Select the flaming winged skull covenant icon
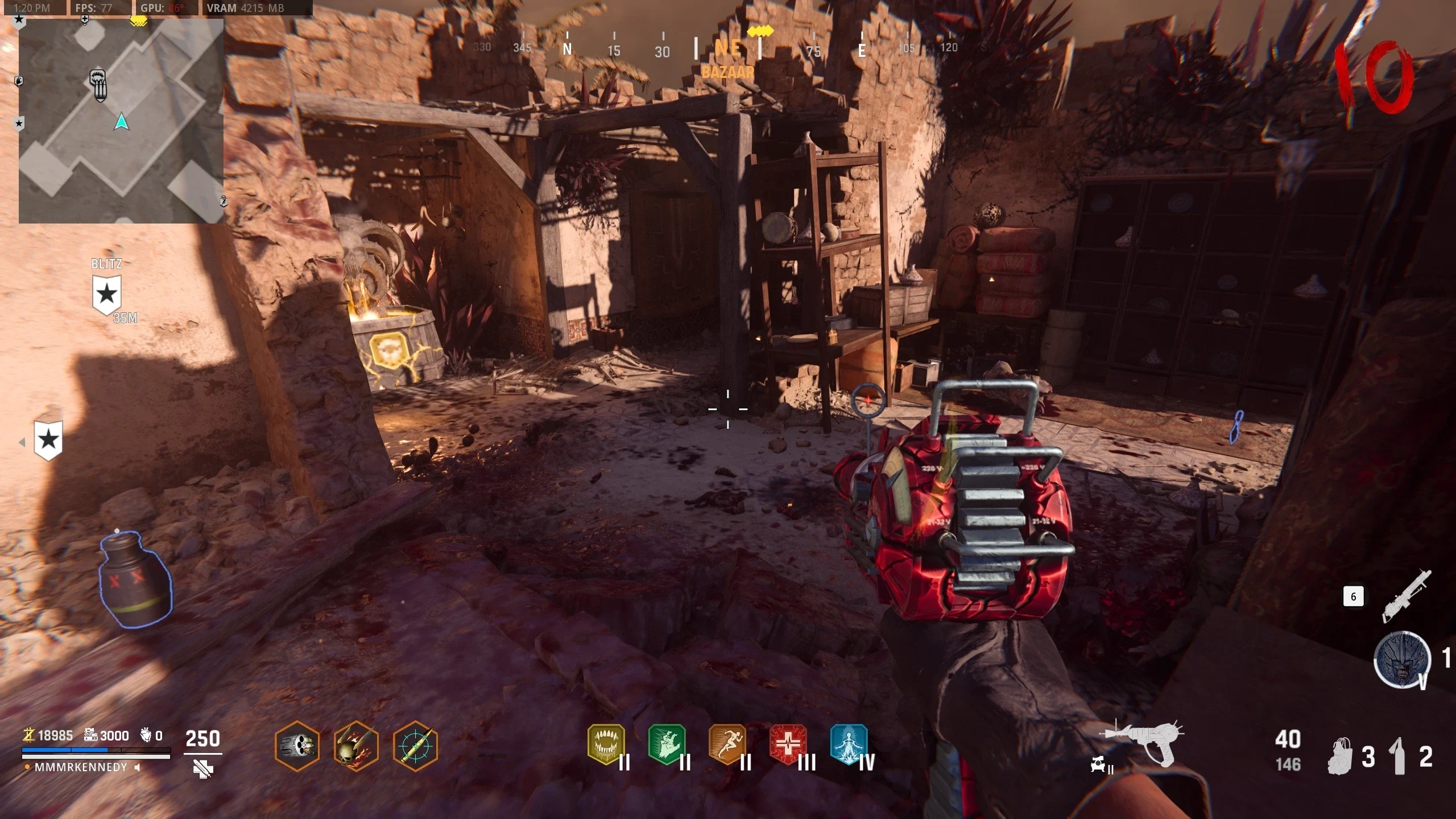1456x819 pixels. tap(356, 746)
